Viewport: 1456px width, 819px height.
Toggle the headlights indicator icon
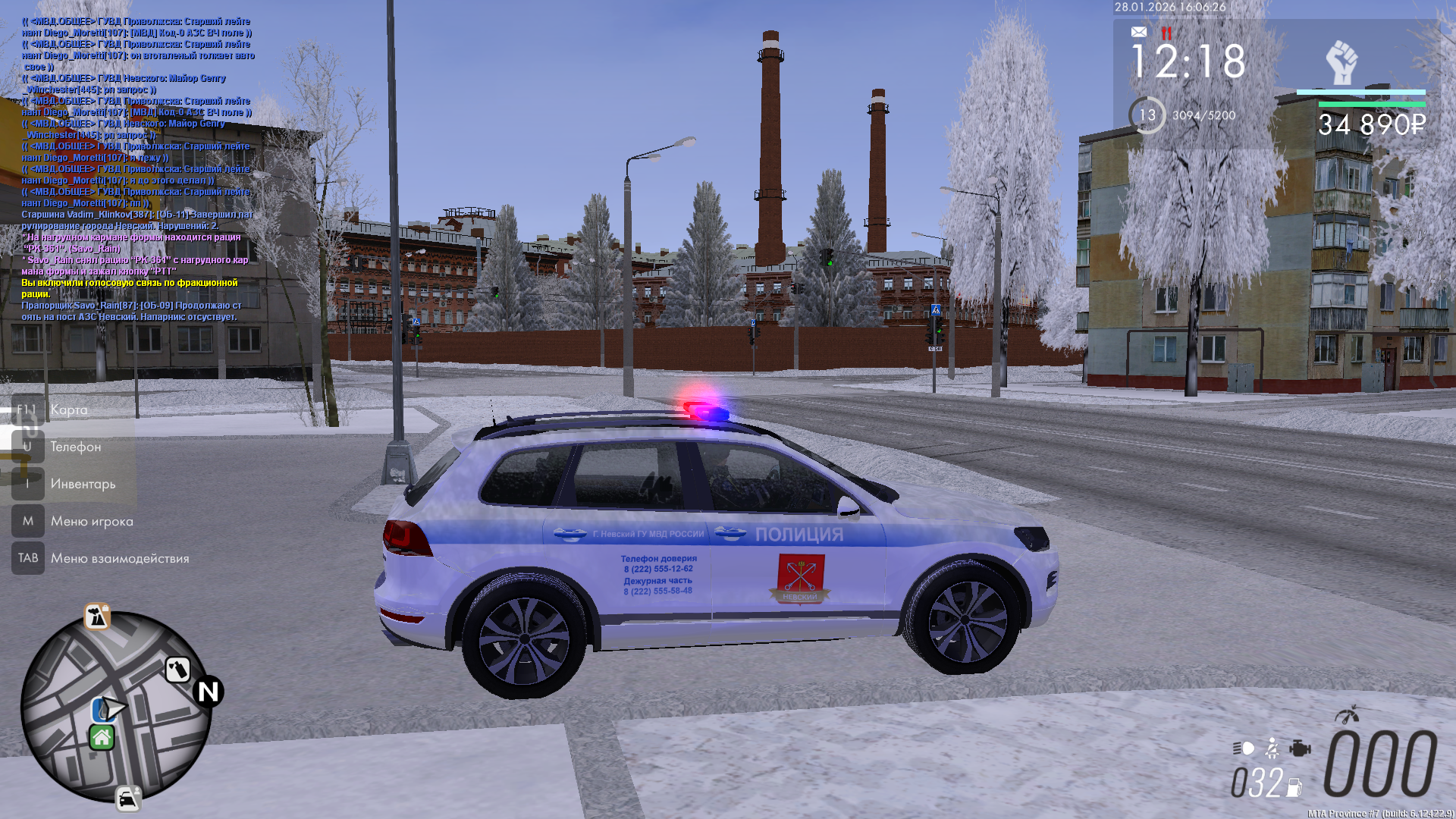tap(1244, 748)
